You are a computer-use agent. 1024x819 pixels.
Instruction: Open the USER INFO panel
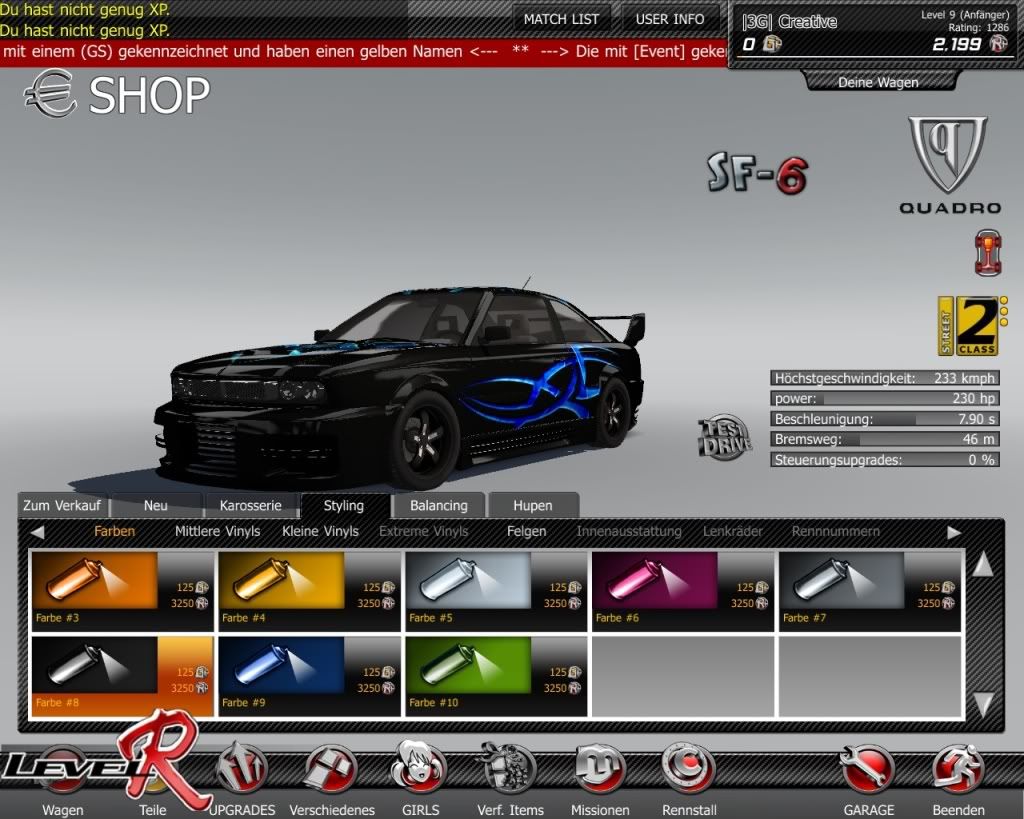tap(670, 19)
